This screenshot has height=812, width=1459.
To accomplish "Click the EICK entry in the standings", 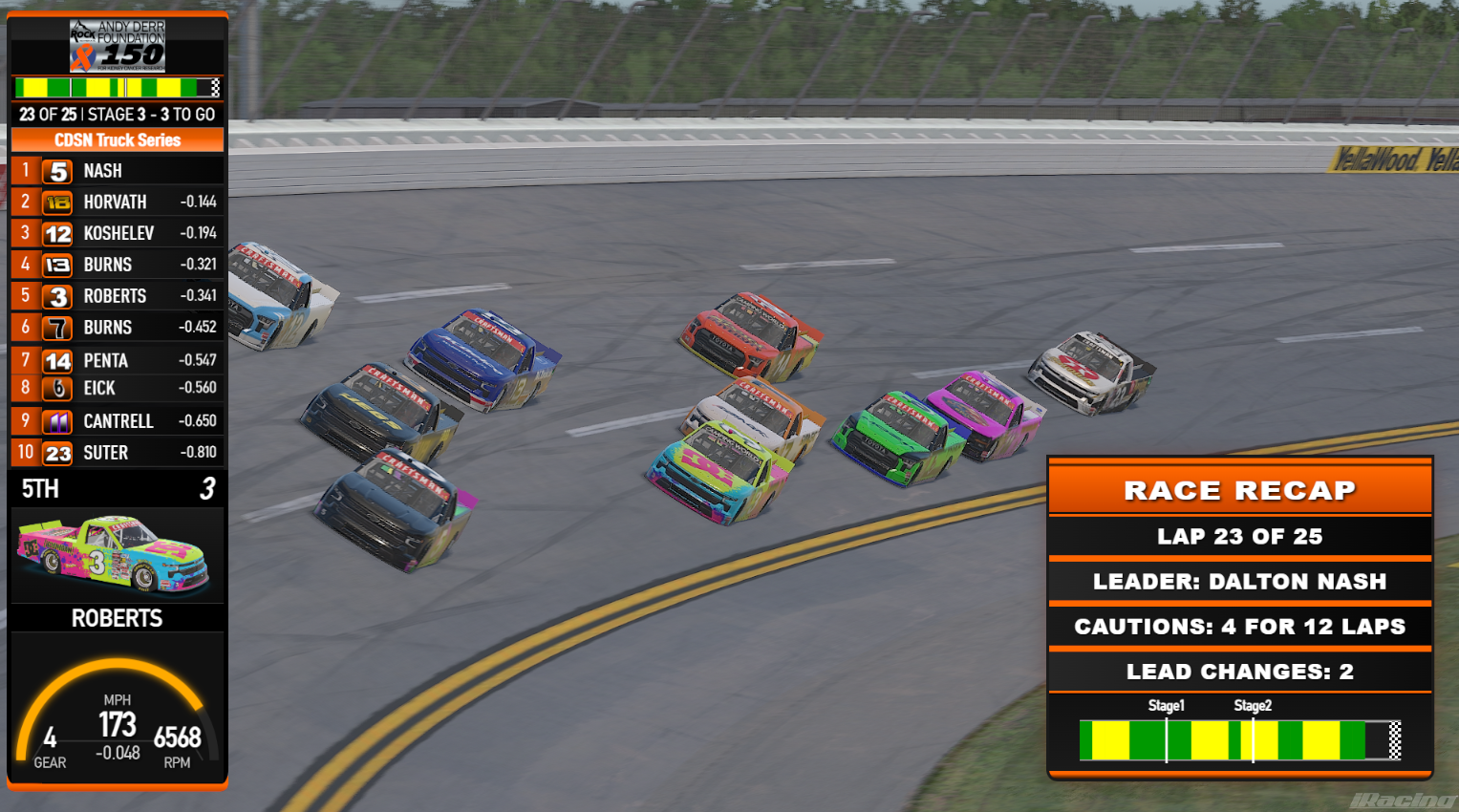I will pos(117,388).
